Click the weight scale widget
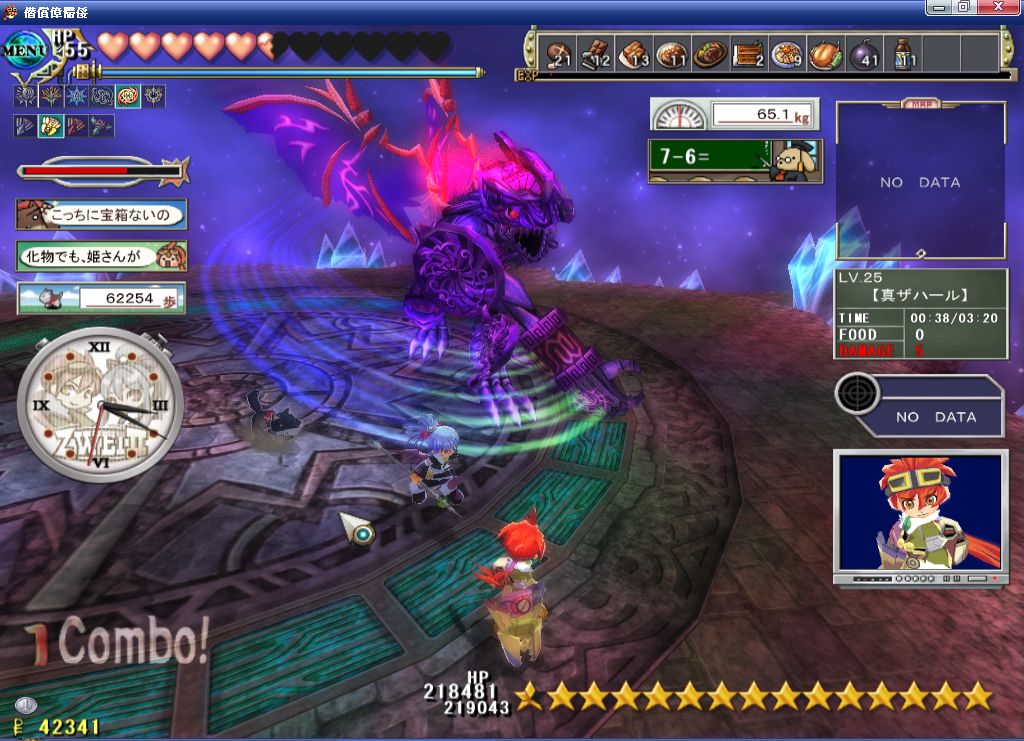 point(733,114)
